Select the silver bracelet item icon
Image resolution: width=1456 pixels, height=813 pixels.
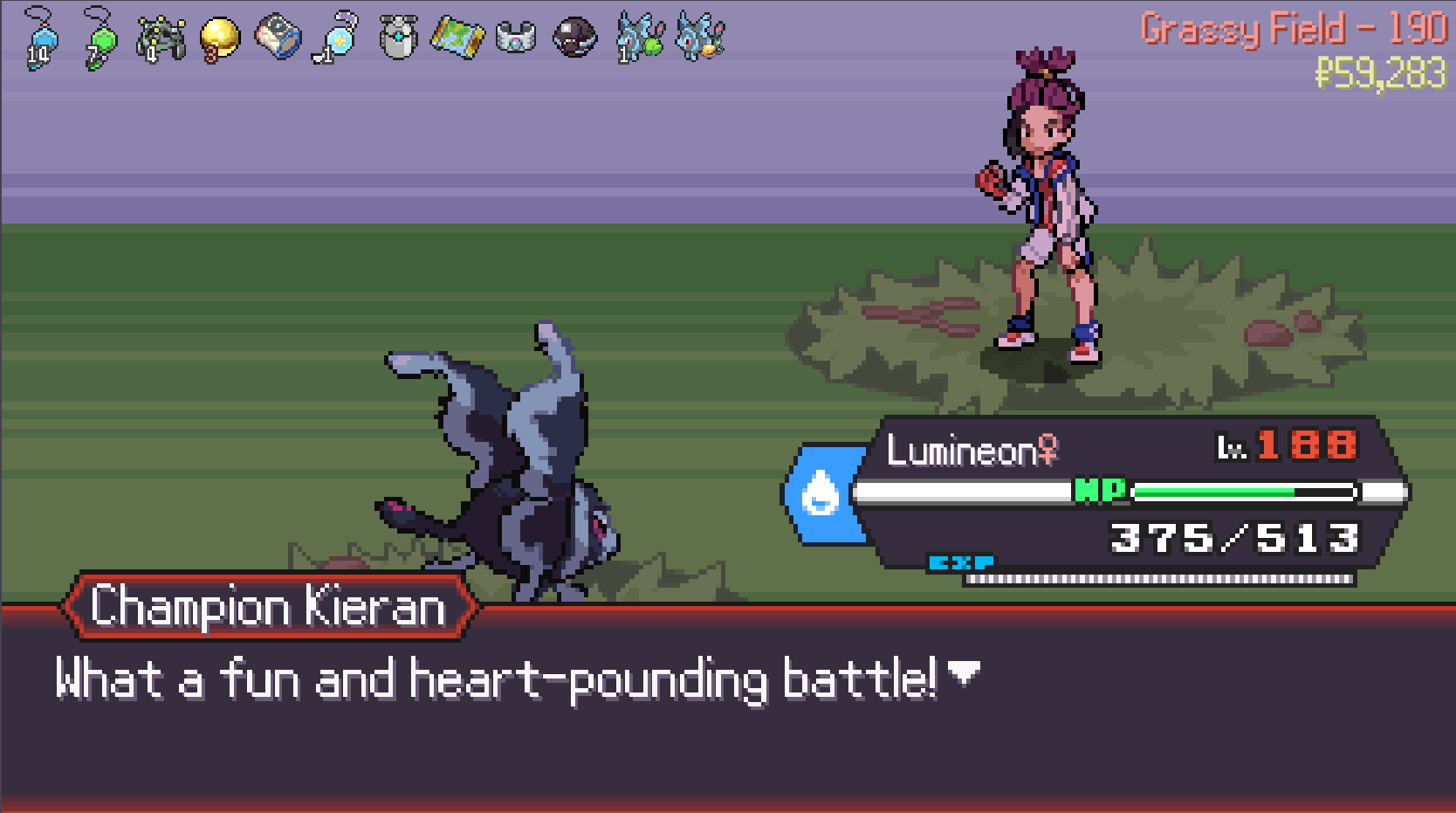(x=516, y=38)
